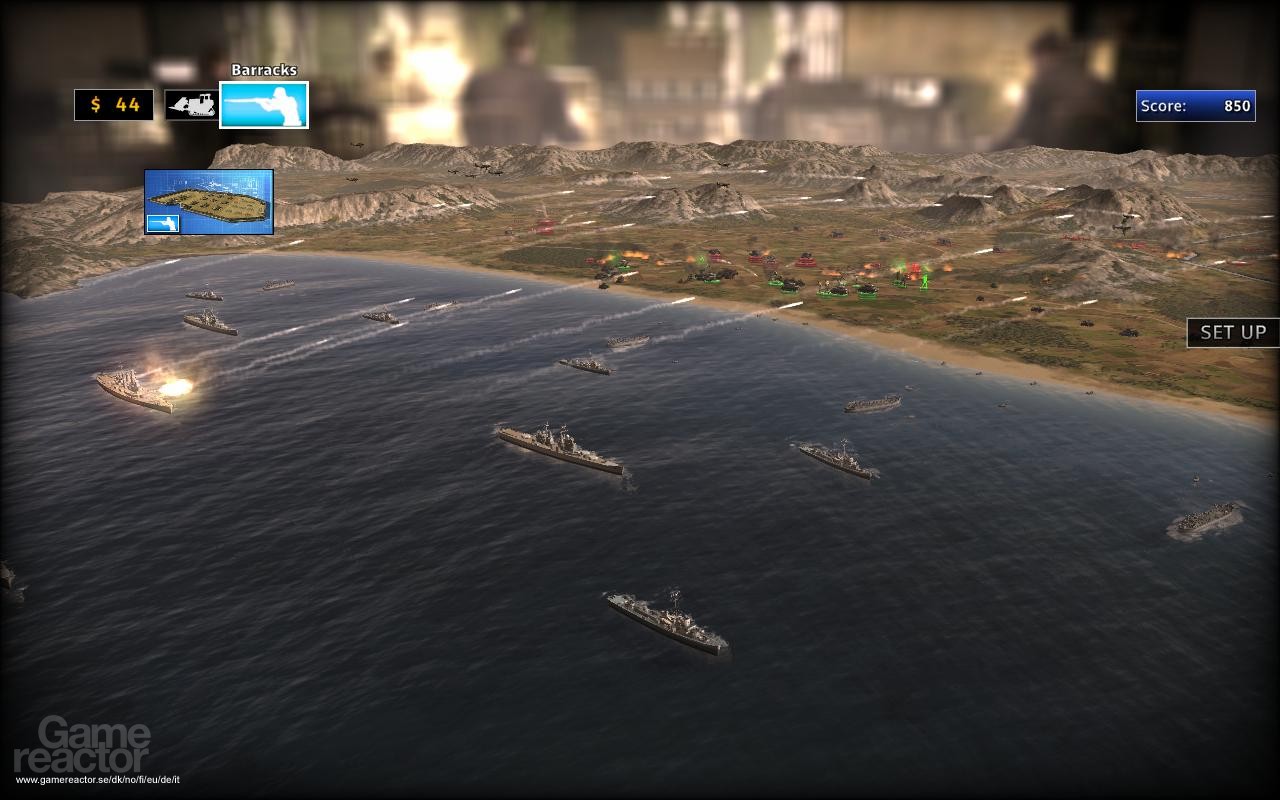Open the island blueprint map thumbnail
Screen dimensions: 1280x800
point(209,202)
